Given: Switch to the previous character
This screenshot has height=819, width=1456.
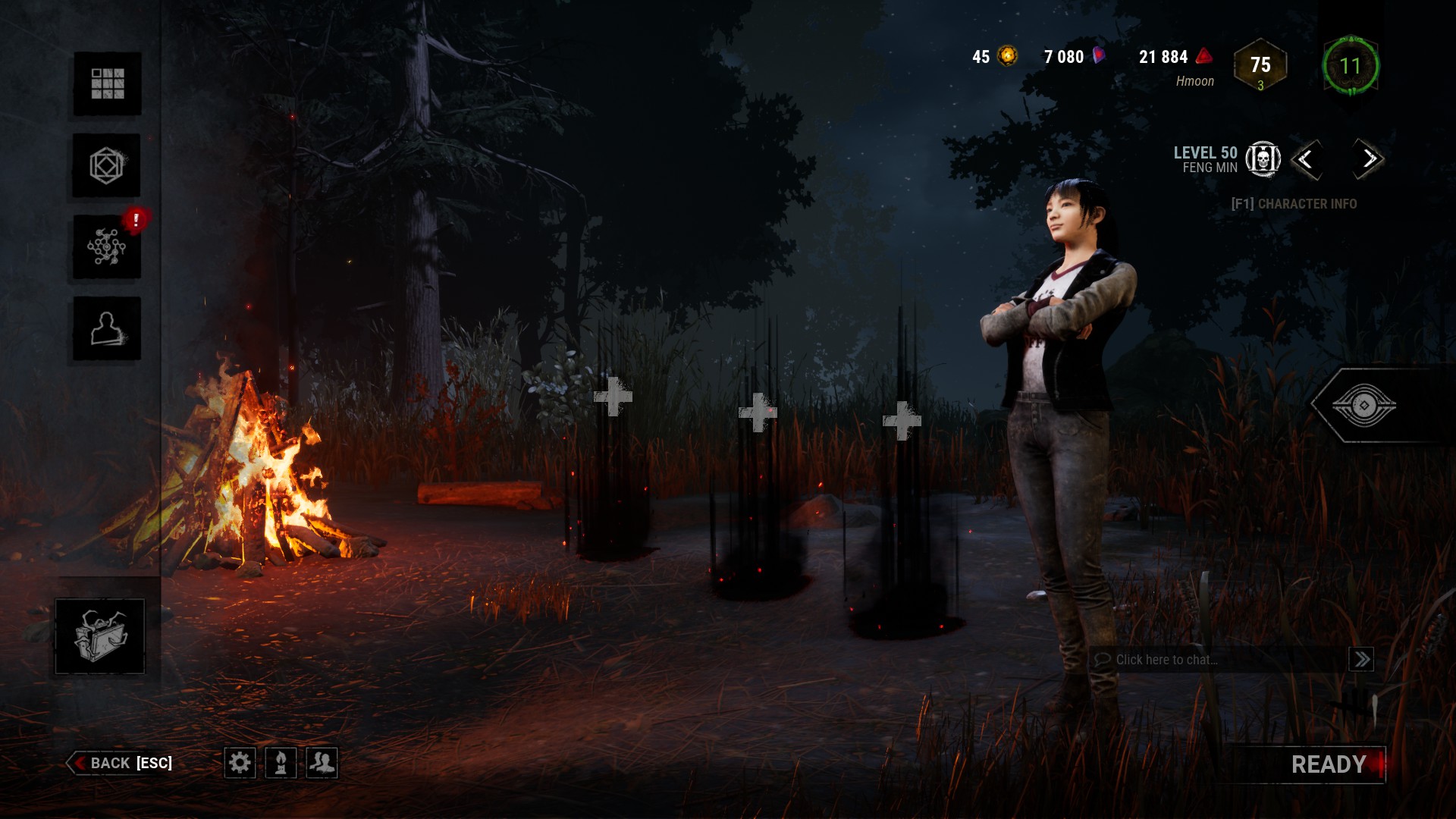Looking at the screenshot, I should tap(1306, 159).
